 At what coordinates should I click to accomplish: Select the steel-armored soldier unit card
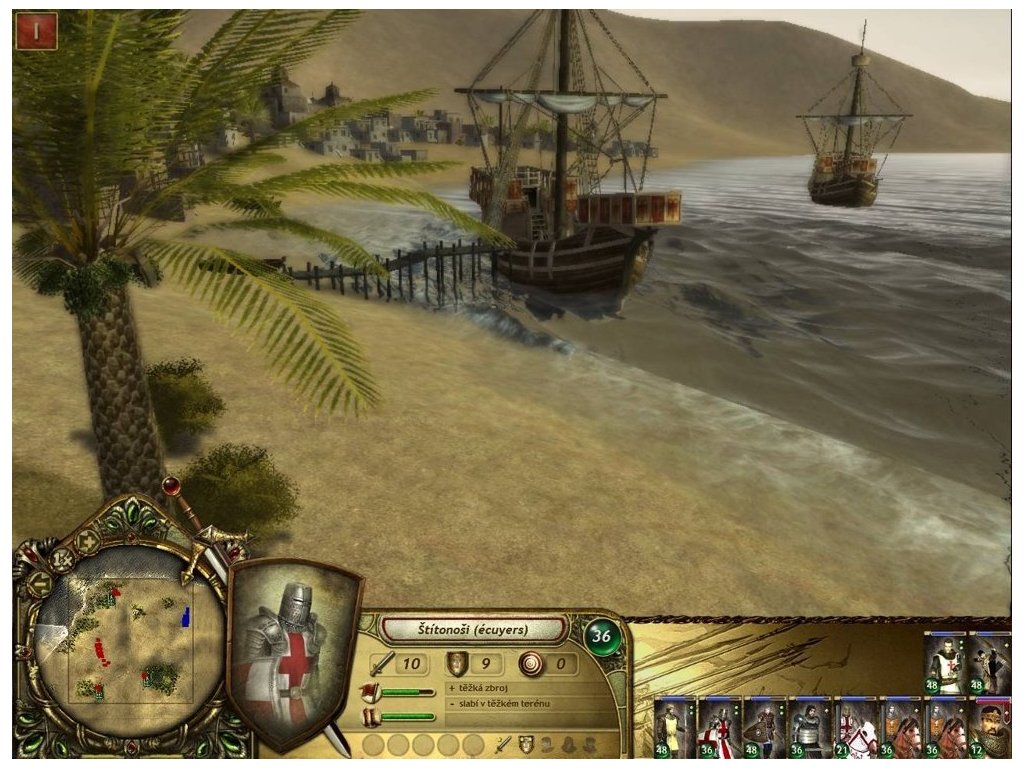[x=809, y=727]
